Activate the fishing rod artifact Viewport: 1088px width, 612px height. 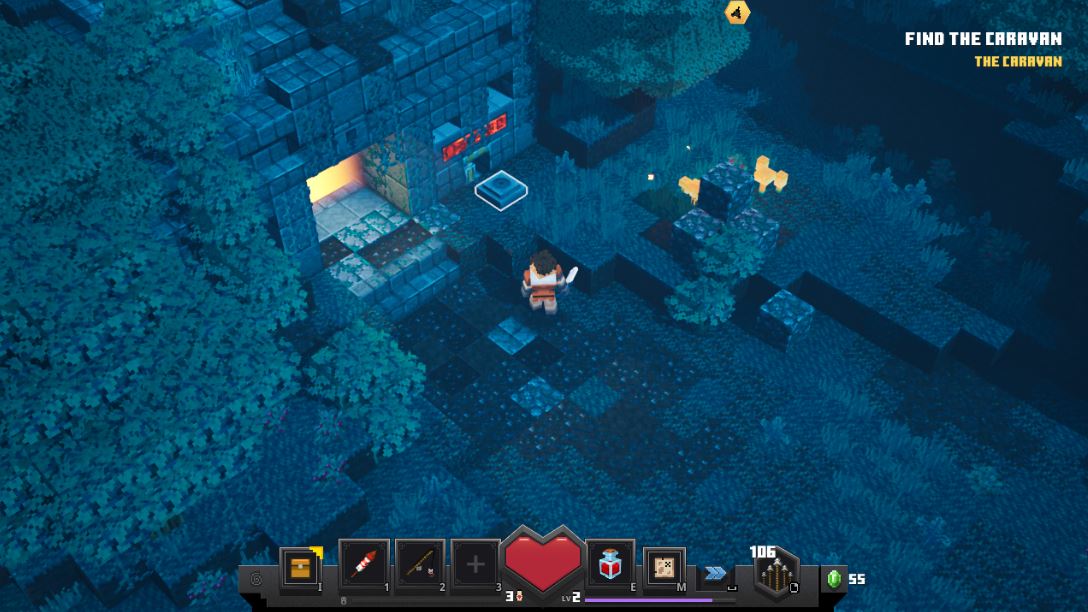[420, 566]
